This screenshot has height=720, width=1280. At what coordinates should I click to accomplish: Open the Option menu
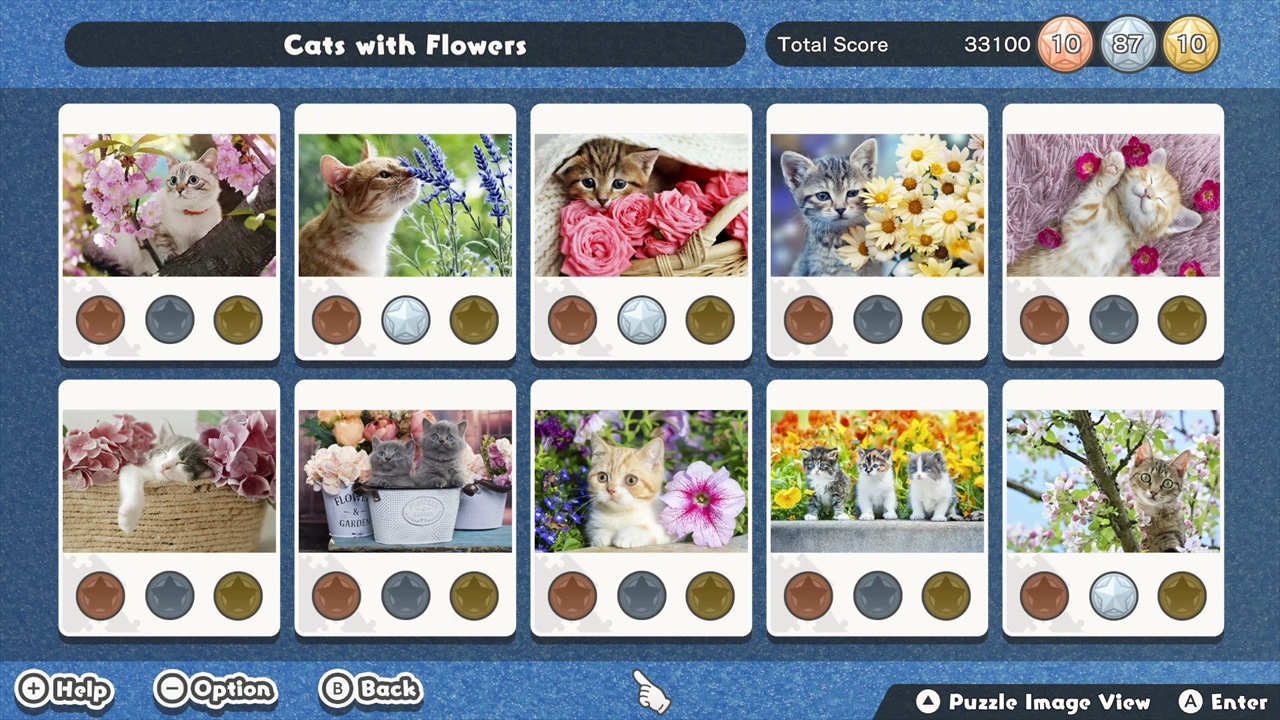[215, 690]
